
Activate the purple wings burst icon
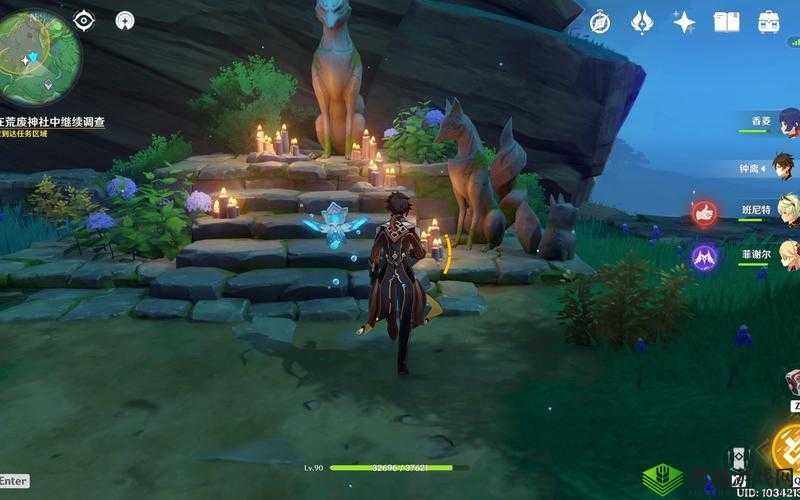pyautogui.click(x=705, y=256)
